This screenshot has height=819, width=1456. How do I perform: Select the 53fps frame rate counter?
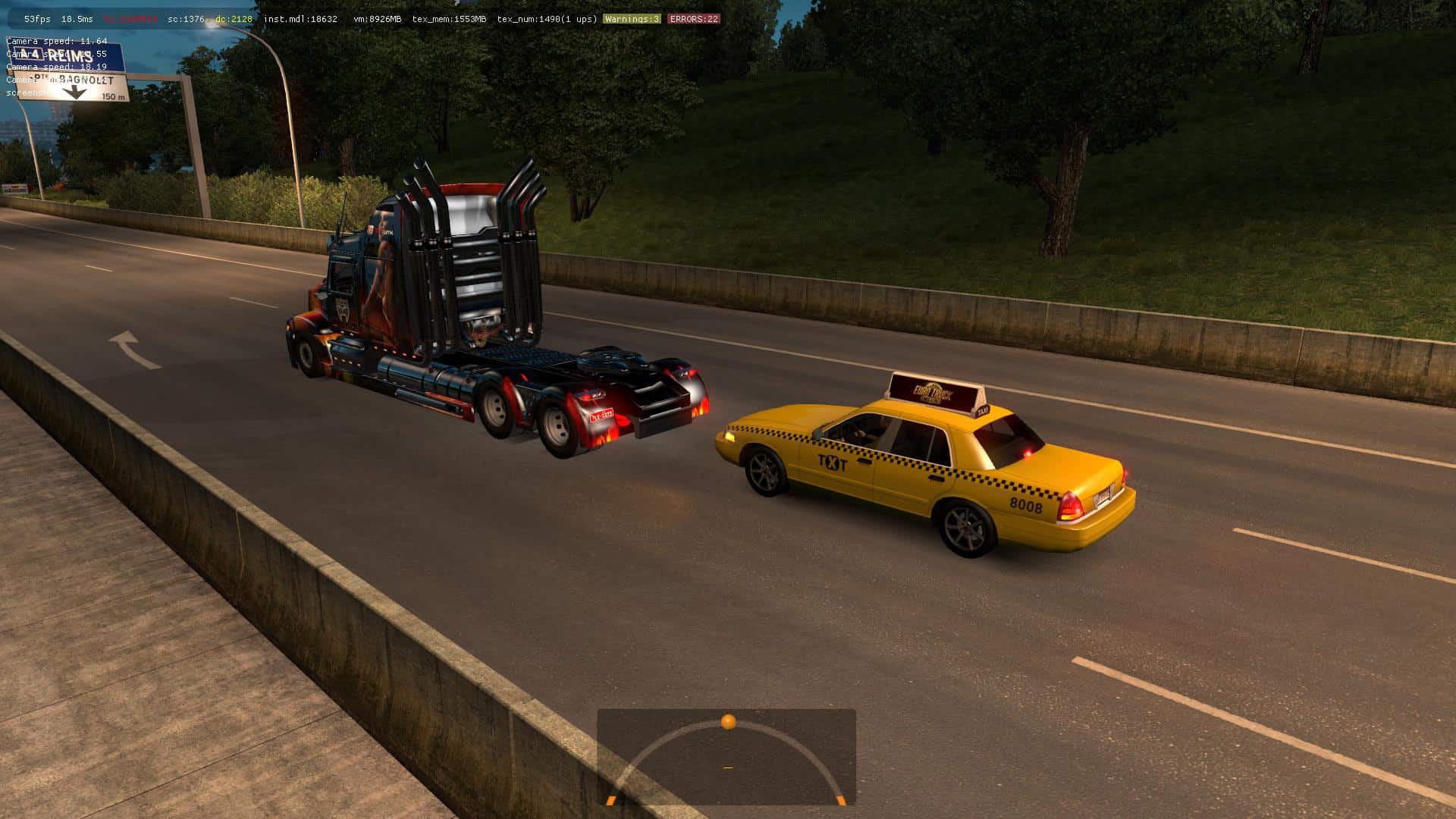pos(36,18)
